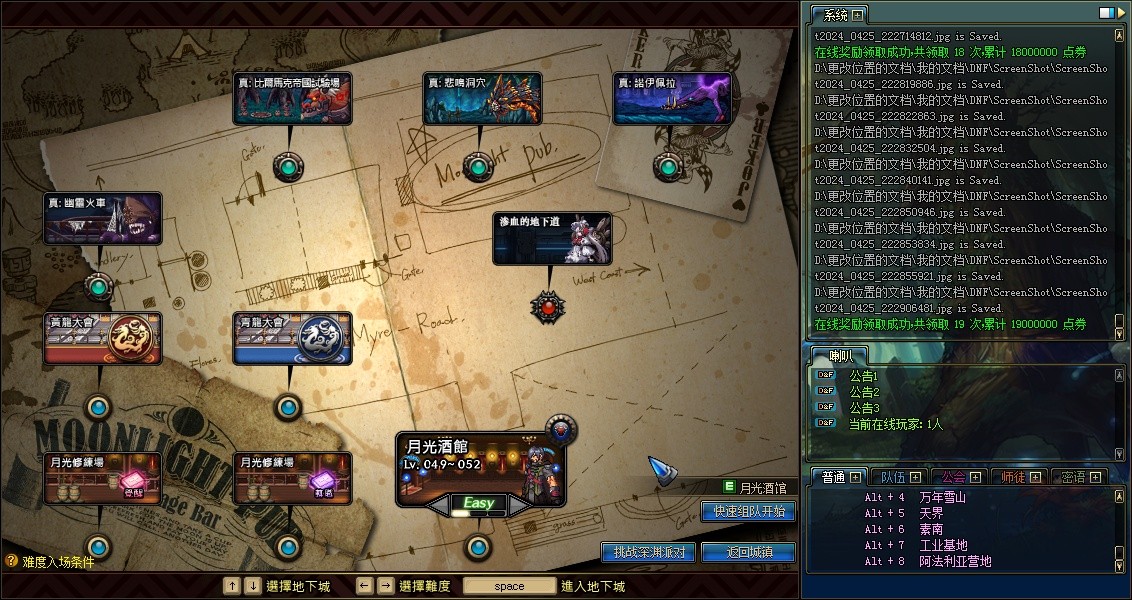Open the 难度入场条件 help info
Screen dimensions: 1132x600
50,562
